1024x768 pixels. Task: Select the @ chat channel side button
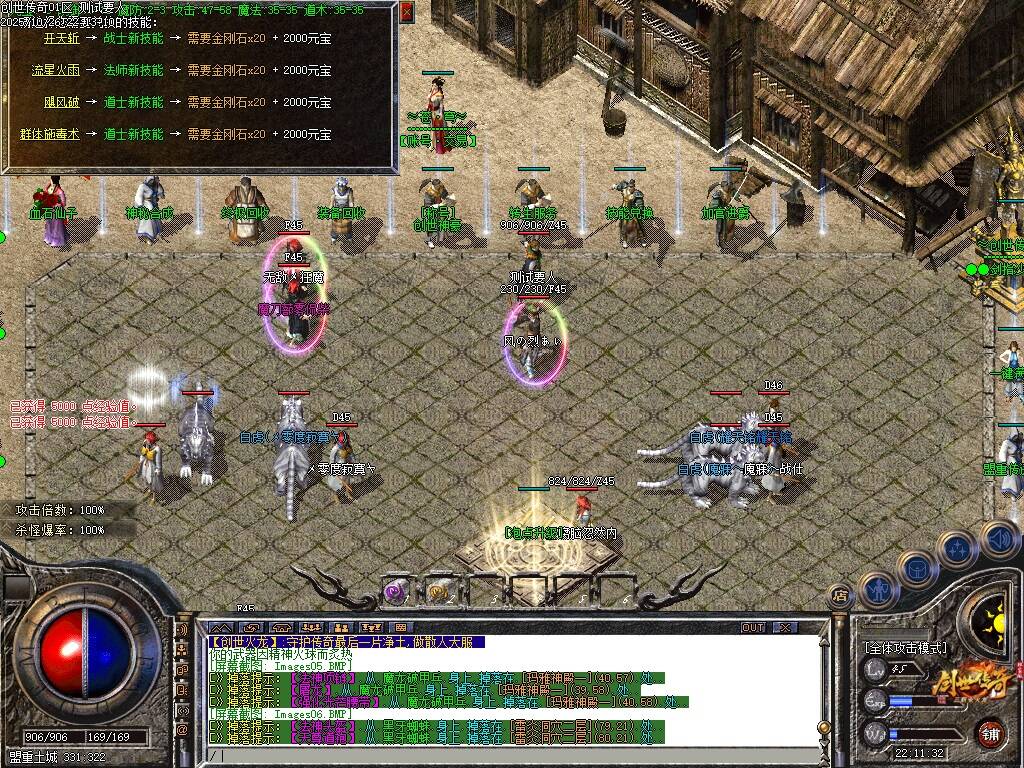(183, 730)
